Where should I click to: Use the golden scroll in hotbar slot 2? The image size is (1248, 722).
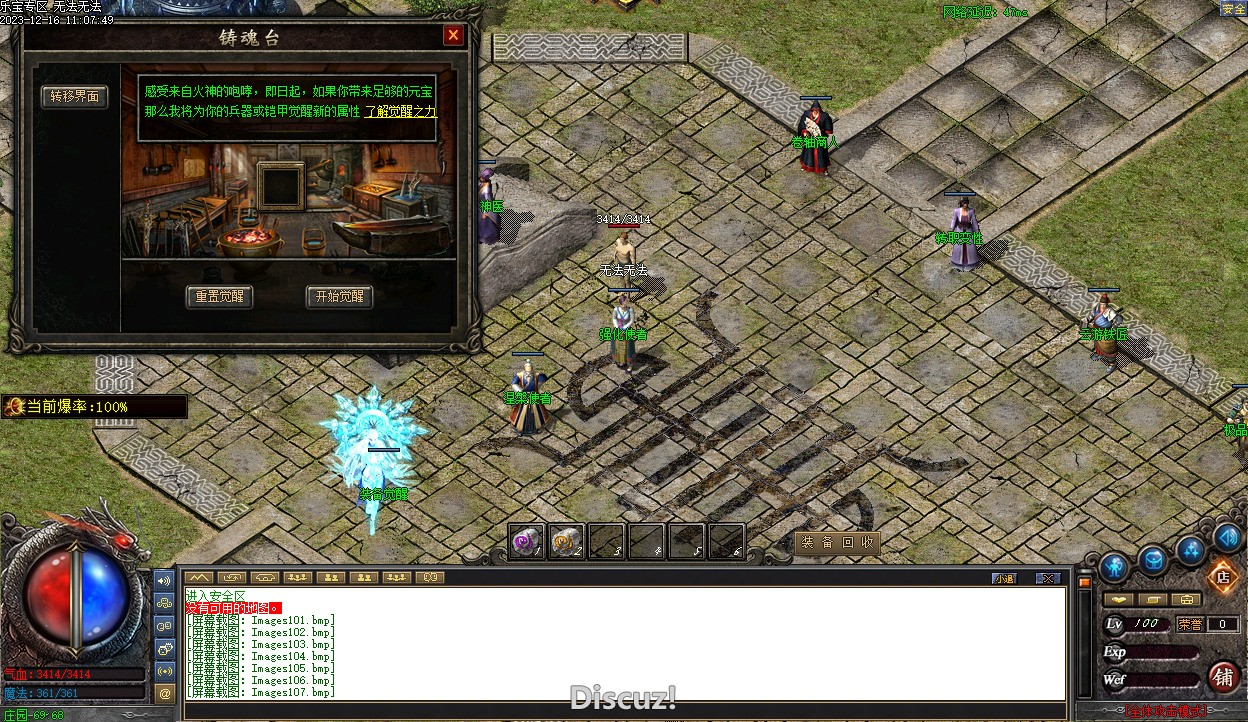[566, 542]
